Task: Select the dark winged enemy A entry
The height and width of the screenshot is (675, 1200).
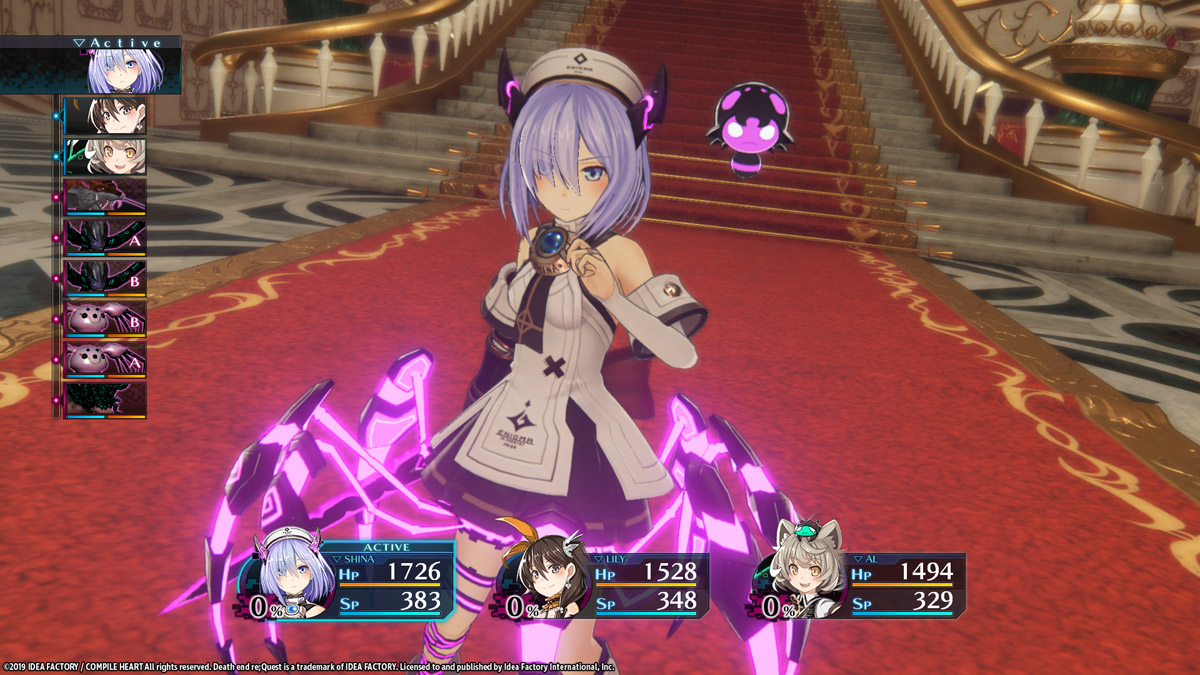Action: click(105, 238)
